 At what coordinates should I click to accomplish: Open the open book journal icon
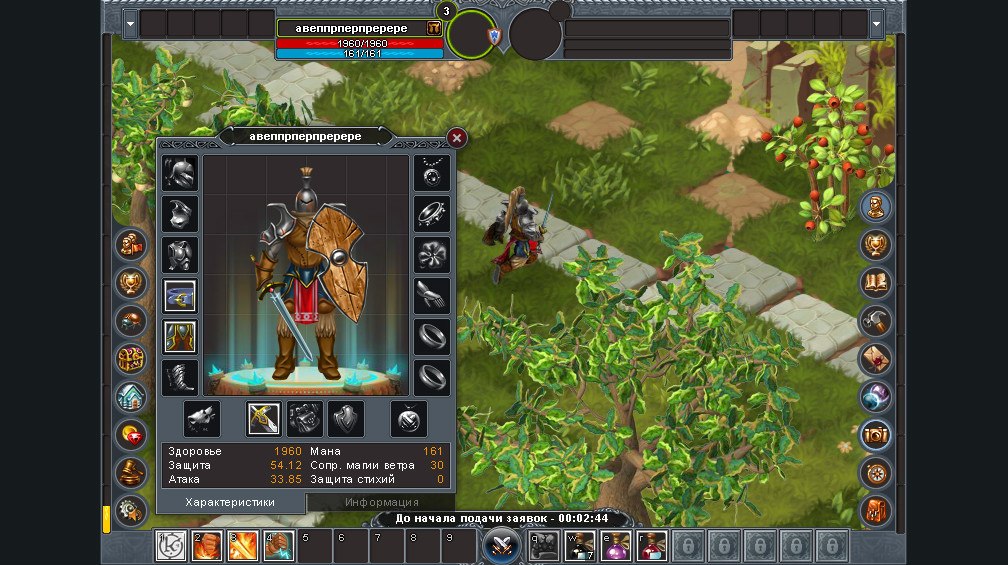[x=876, y=282]
